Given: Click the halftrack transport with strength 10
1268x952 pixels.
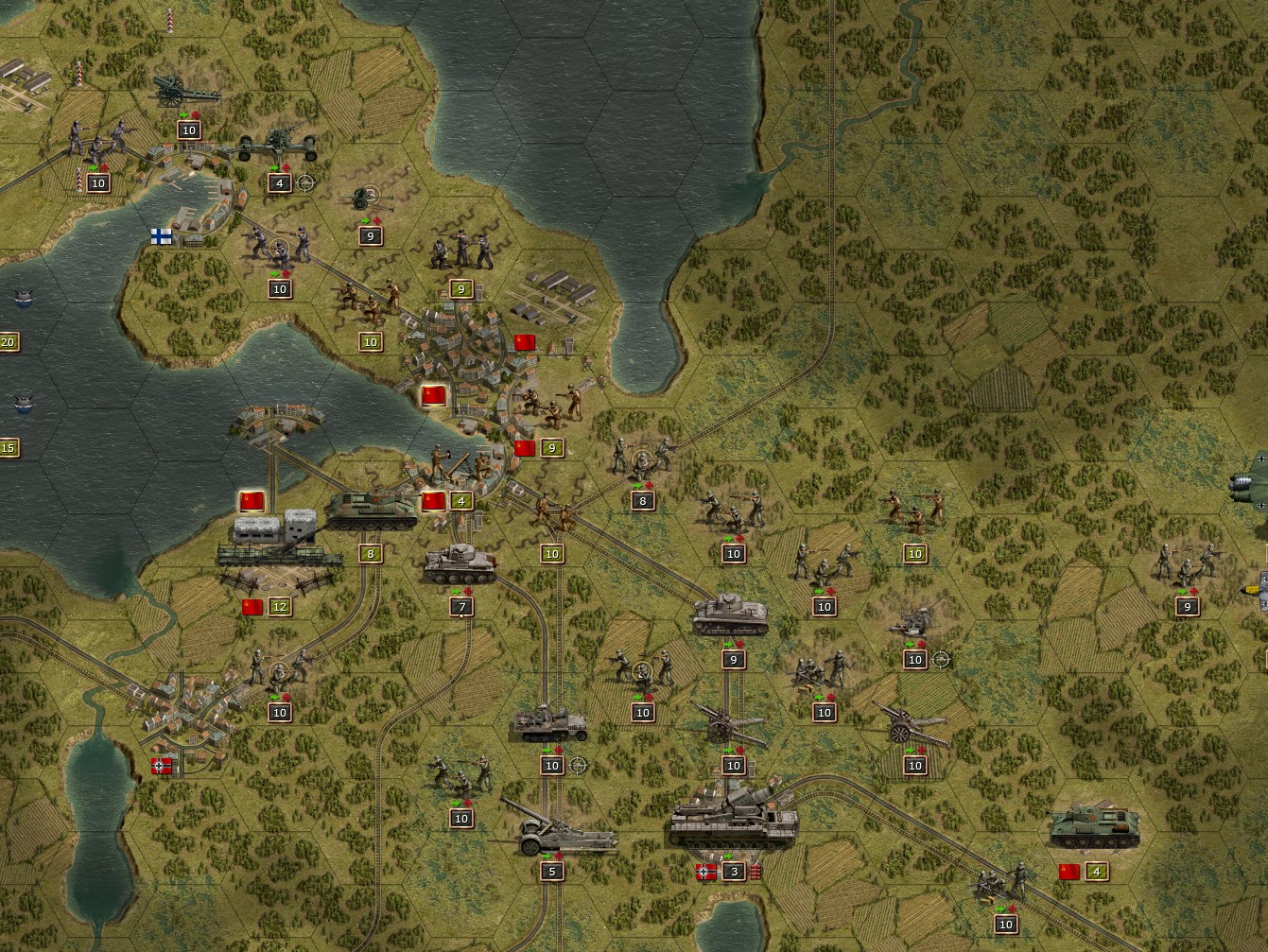Looking at the screenshot, I should point(553,726).
